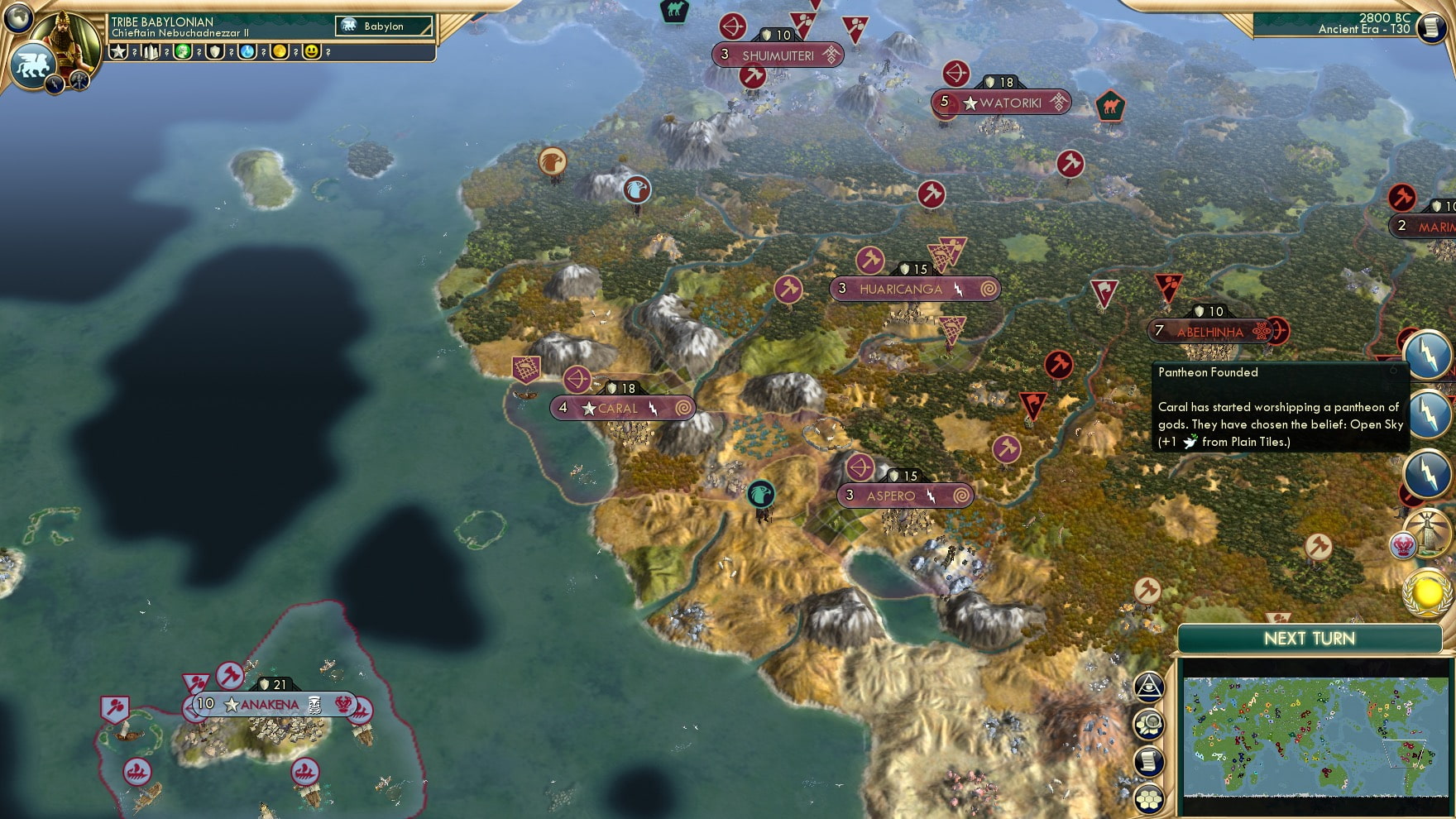Toggle the magnifier globe option above the minimap
This screenshot has height=819, width=1456.
click(1148, 724)
